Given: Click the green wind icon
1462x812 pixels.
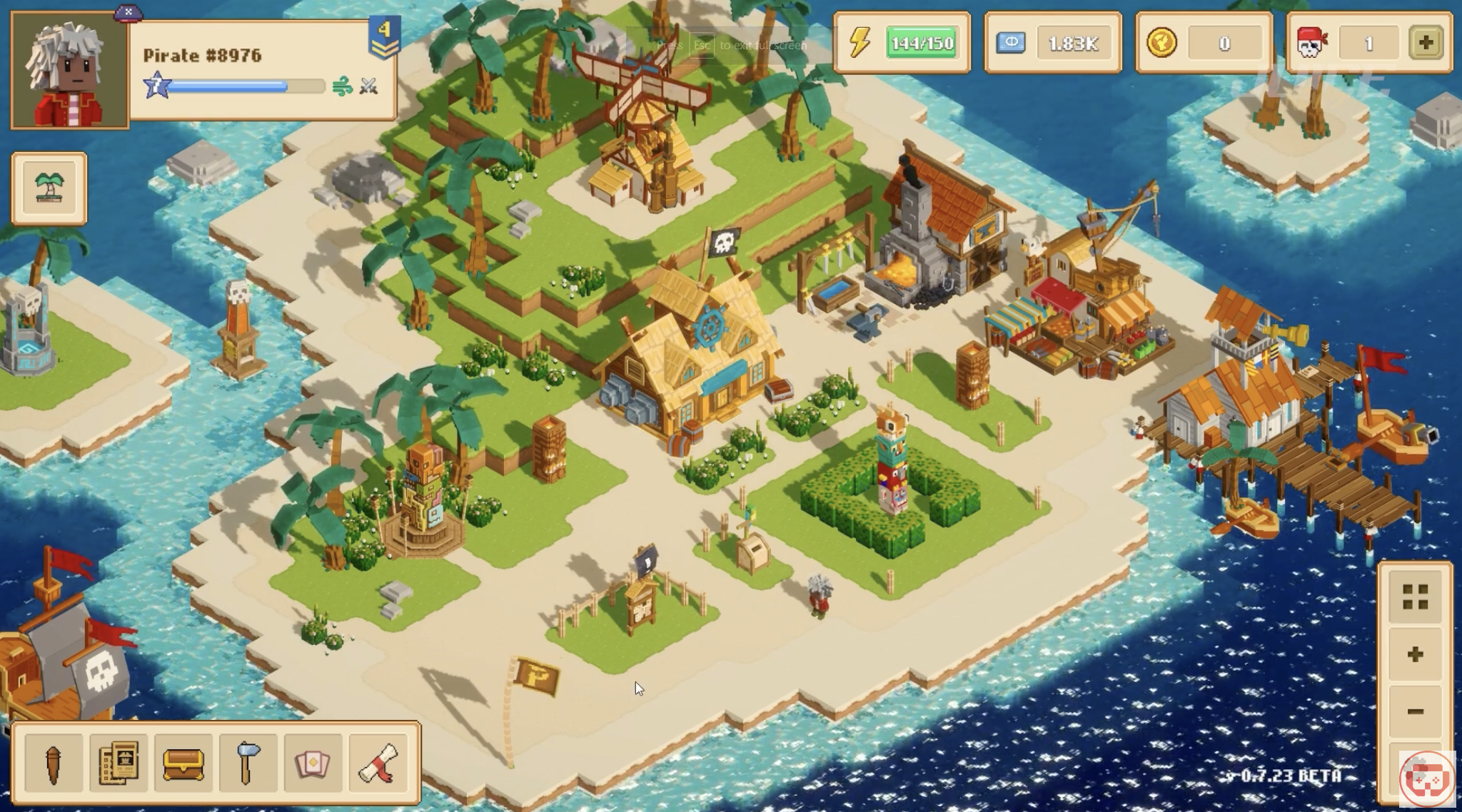Looking at the screenshot, I should pos(342,88).
